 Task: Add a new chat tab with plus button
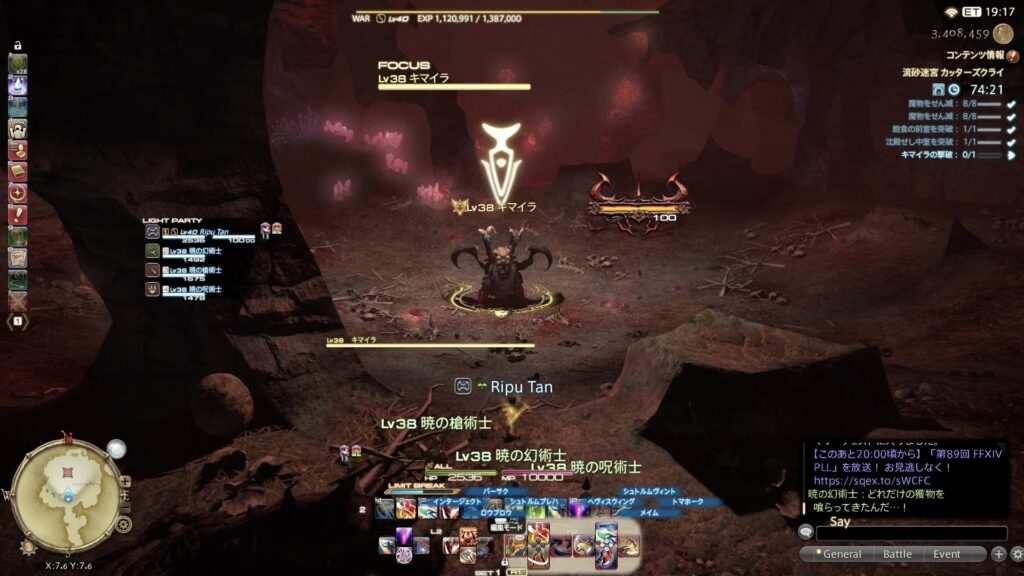click(x=998, y=554)
